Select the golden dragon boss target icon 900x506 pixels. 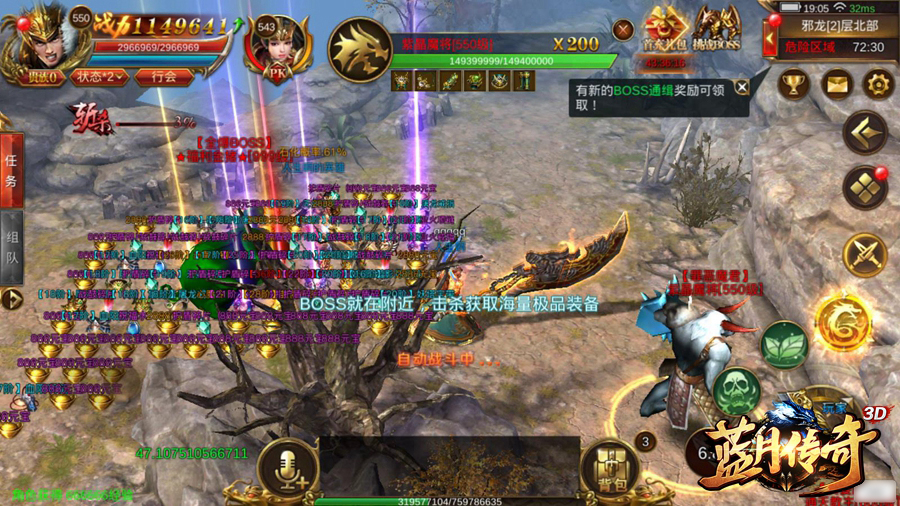coord(358,48)
